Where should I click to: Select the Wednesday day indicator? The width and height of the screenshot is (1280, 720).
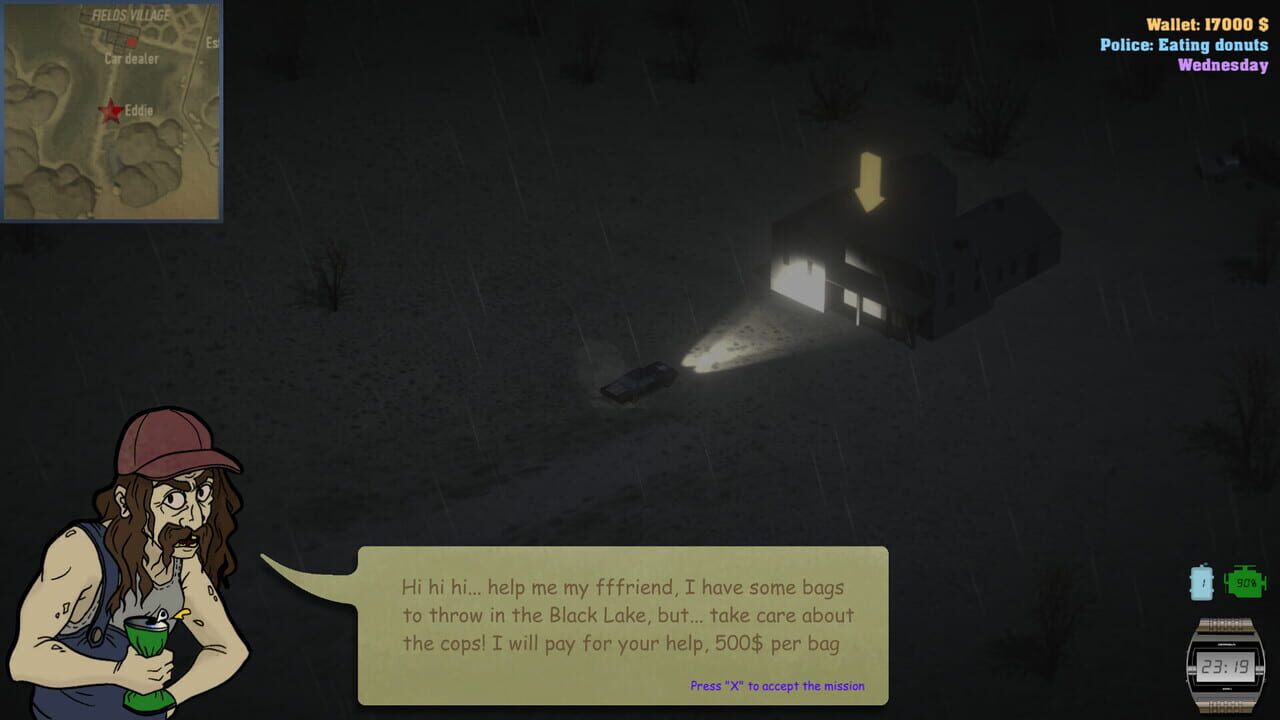[1222, 67]
